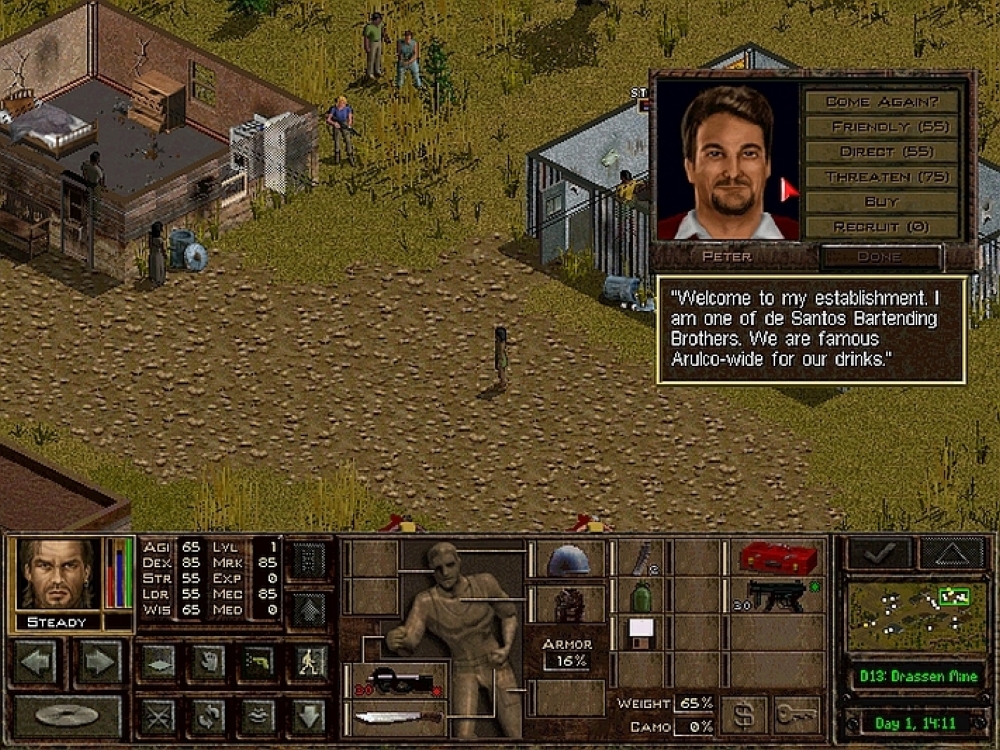Screen dimensions: 1000x750
Task: Pick the Threaten (75) option
Action: pos(881,177)
